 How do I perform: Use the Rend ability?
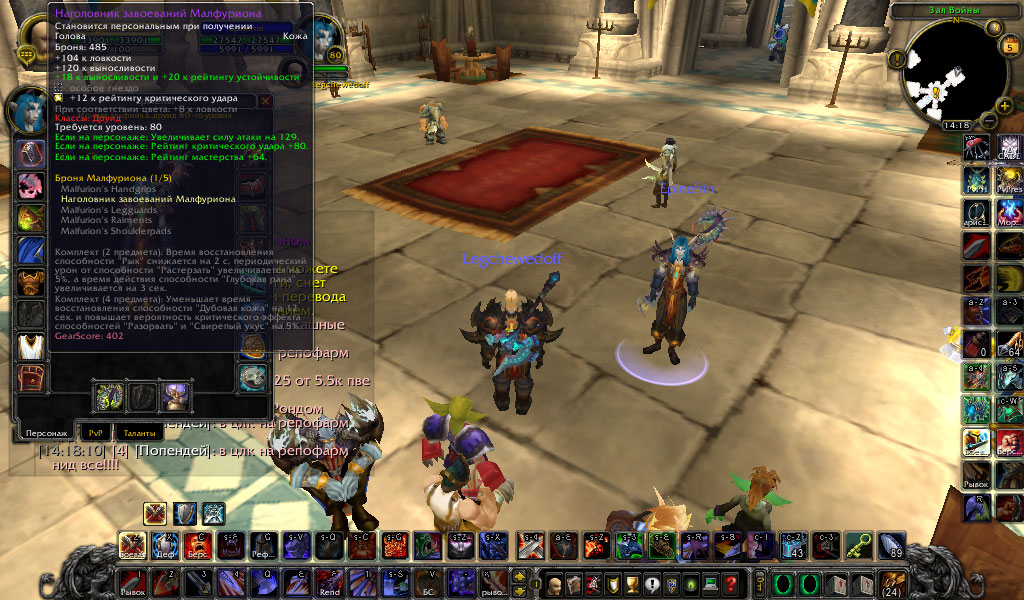pyautogui.click(x=328, y=582)
